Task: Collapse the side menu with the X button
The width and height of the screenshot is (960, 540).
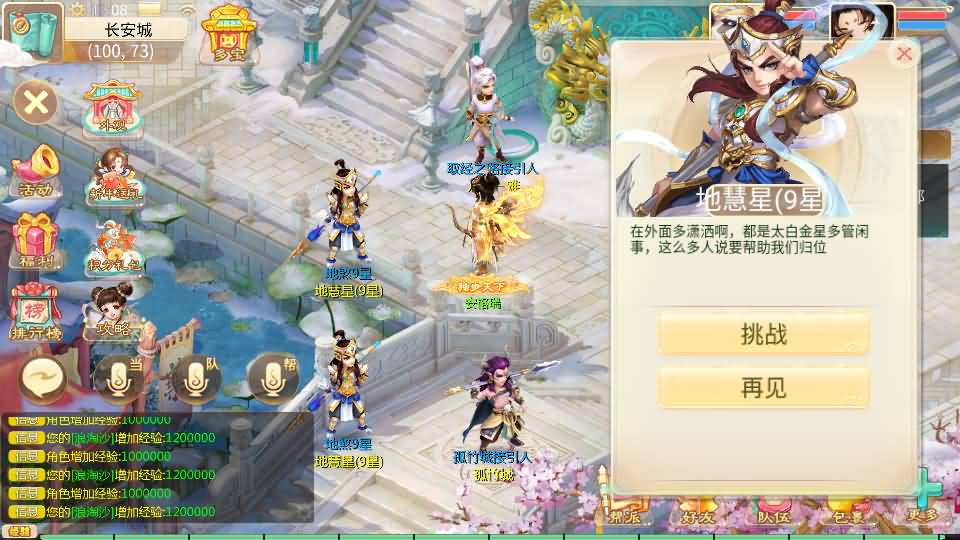Action: 37,101
